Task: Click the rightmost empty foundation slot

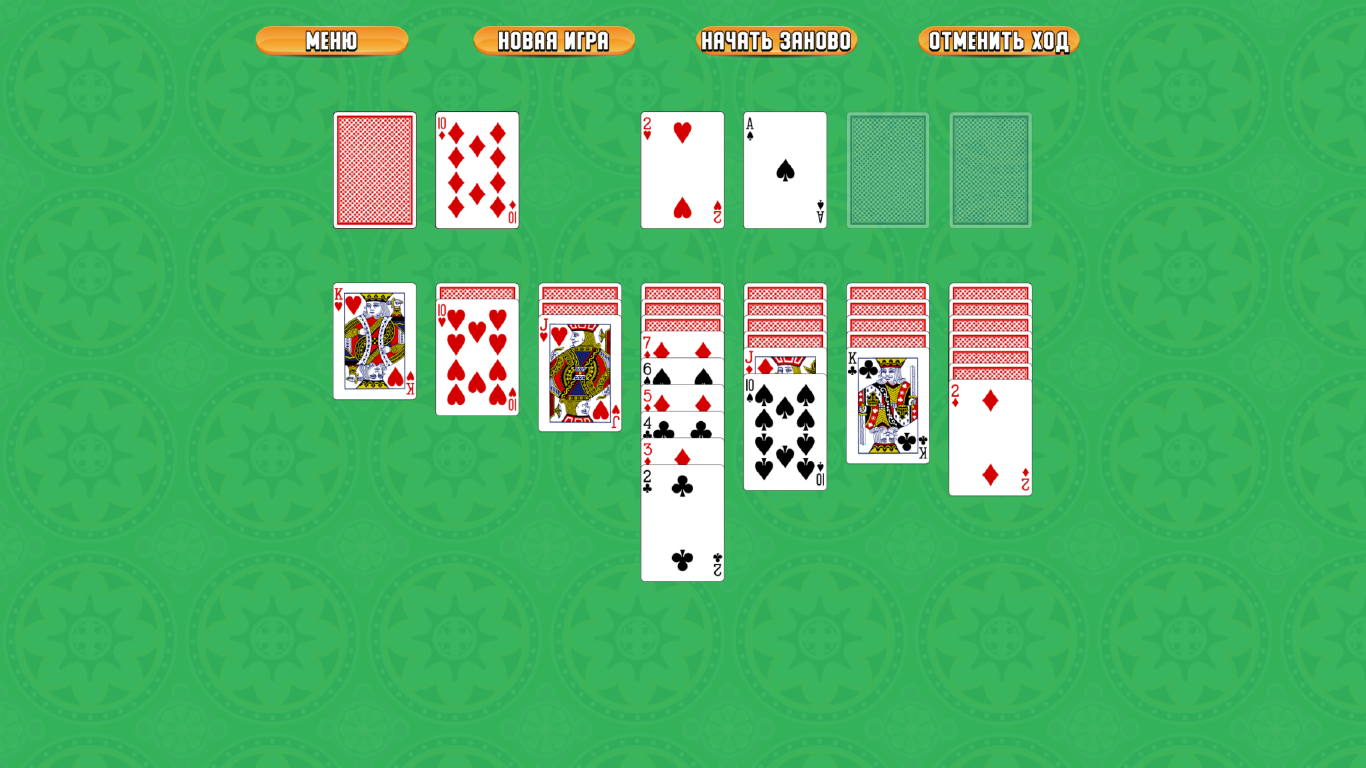Action: point(990,169)
